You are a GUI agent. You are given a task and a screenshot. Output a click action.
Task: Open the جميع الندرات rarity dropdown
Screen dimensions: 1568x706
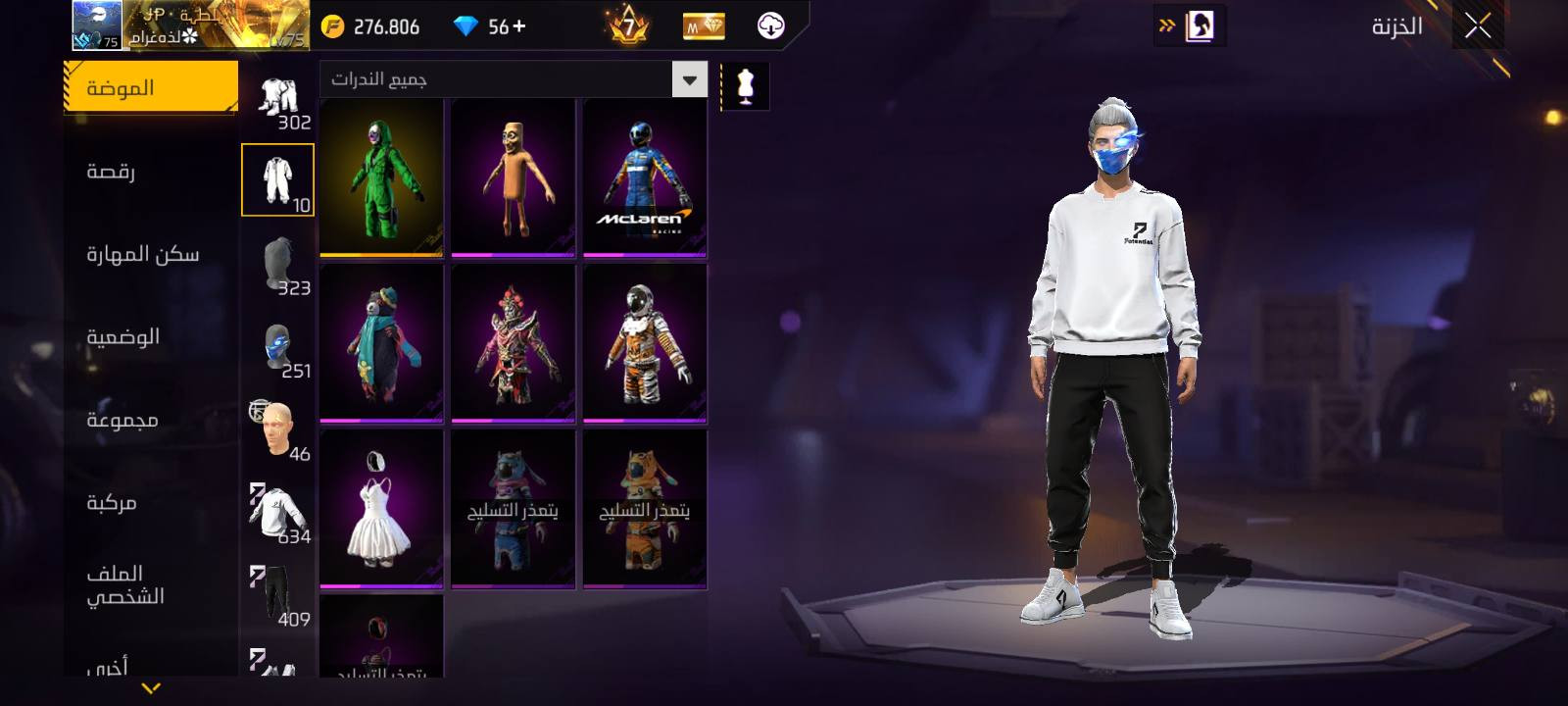[513, 79]
